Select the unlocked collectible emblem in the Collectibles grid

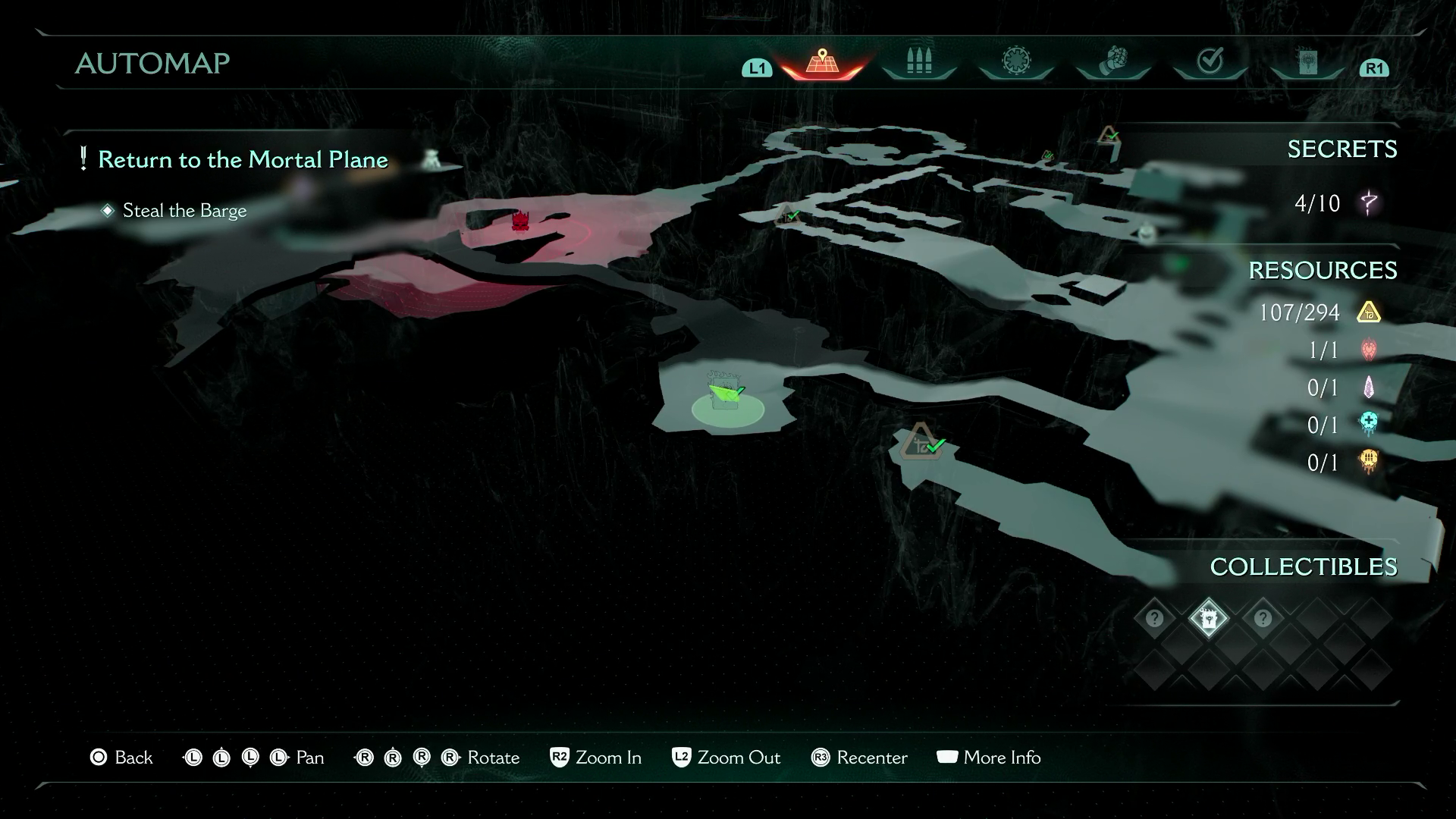(x=1208, y=619)
